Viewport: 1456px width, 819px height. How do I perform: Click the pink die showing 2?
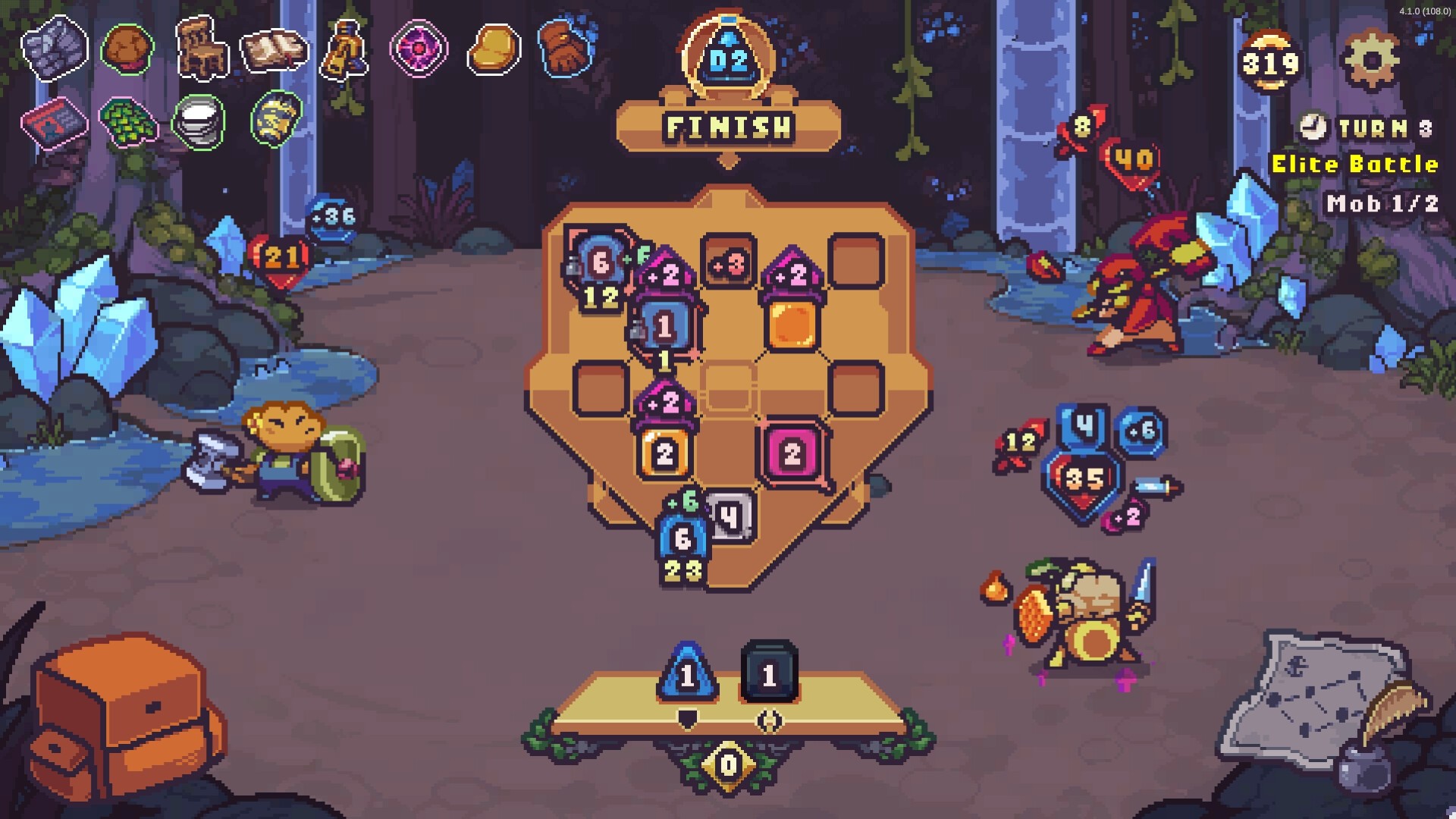coord(793,453)
